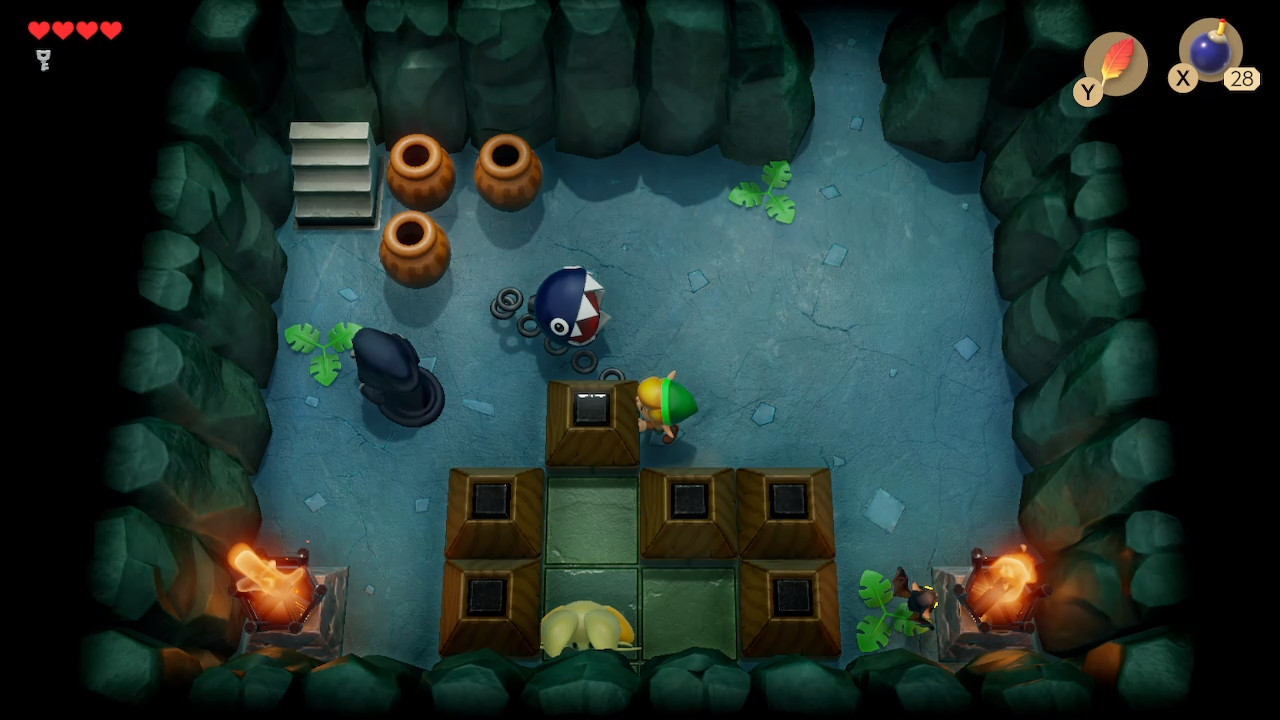Click the staircase in the top-left corner
Viewport: 1280px width, 720px height.
coord(333,170)
